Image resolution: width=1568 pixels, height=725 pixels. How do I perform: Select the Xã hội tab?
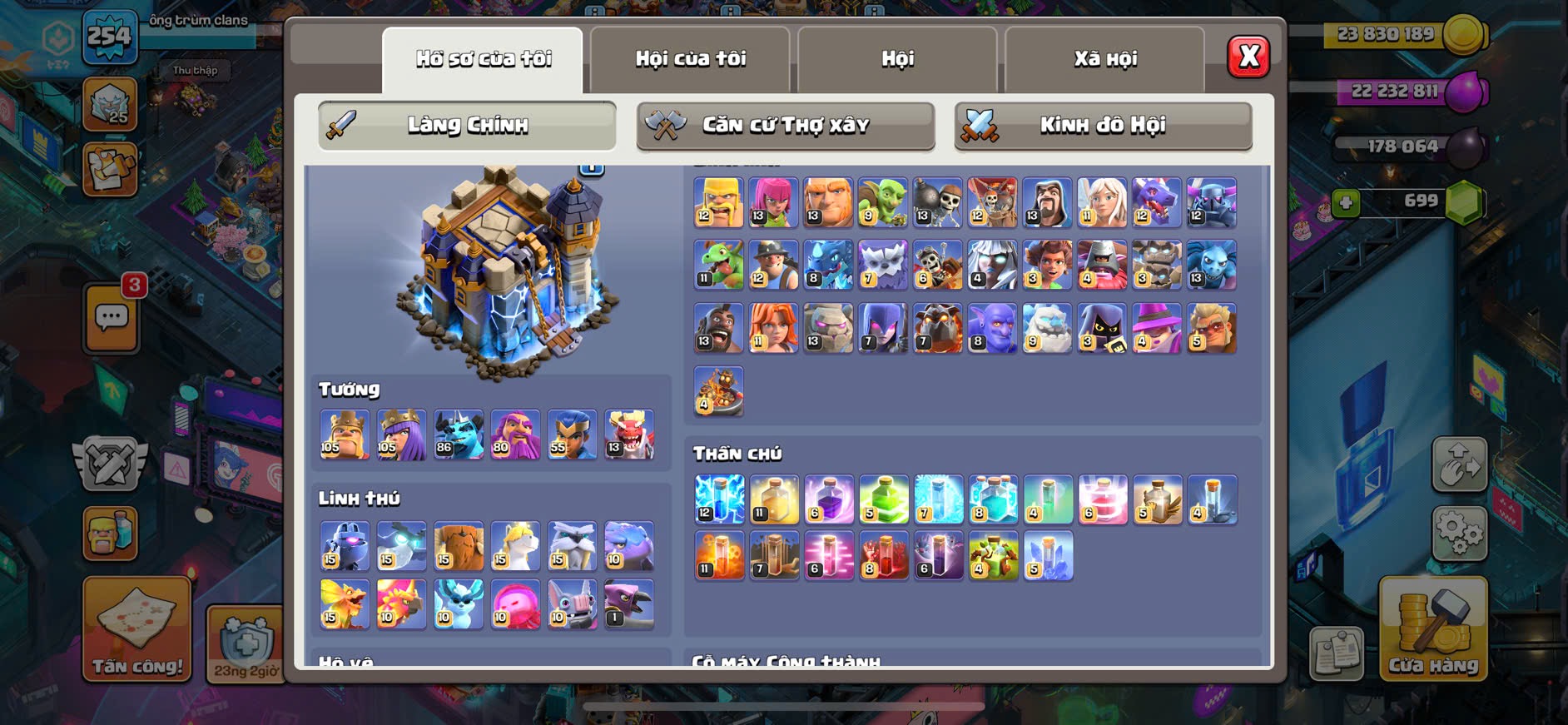[x=1104, y=59]
